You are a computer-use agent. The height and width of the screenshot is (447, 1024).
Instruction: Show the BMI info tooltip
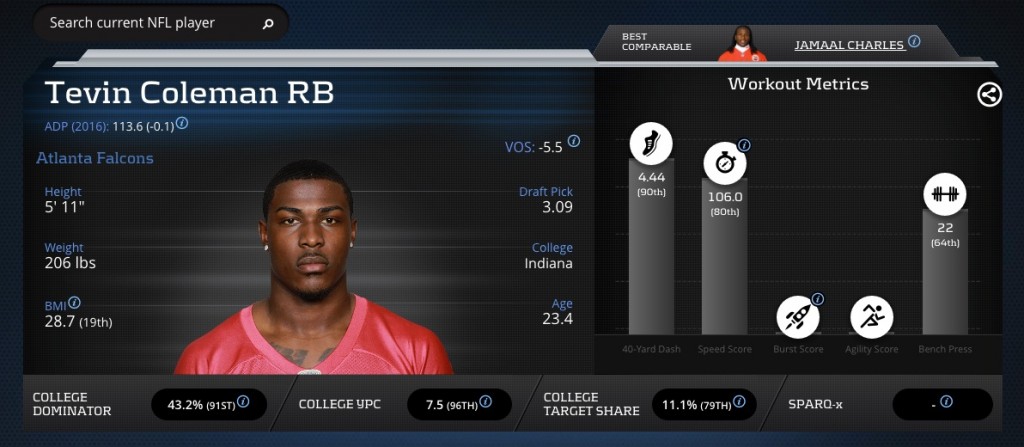(74, 303)
